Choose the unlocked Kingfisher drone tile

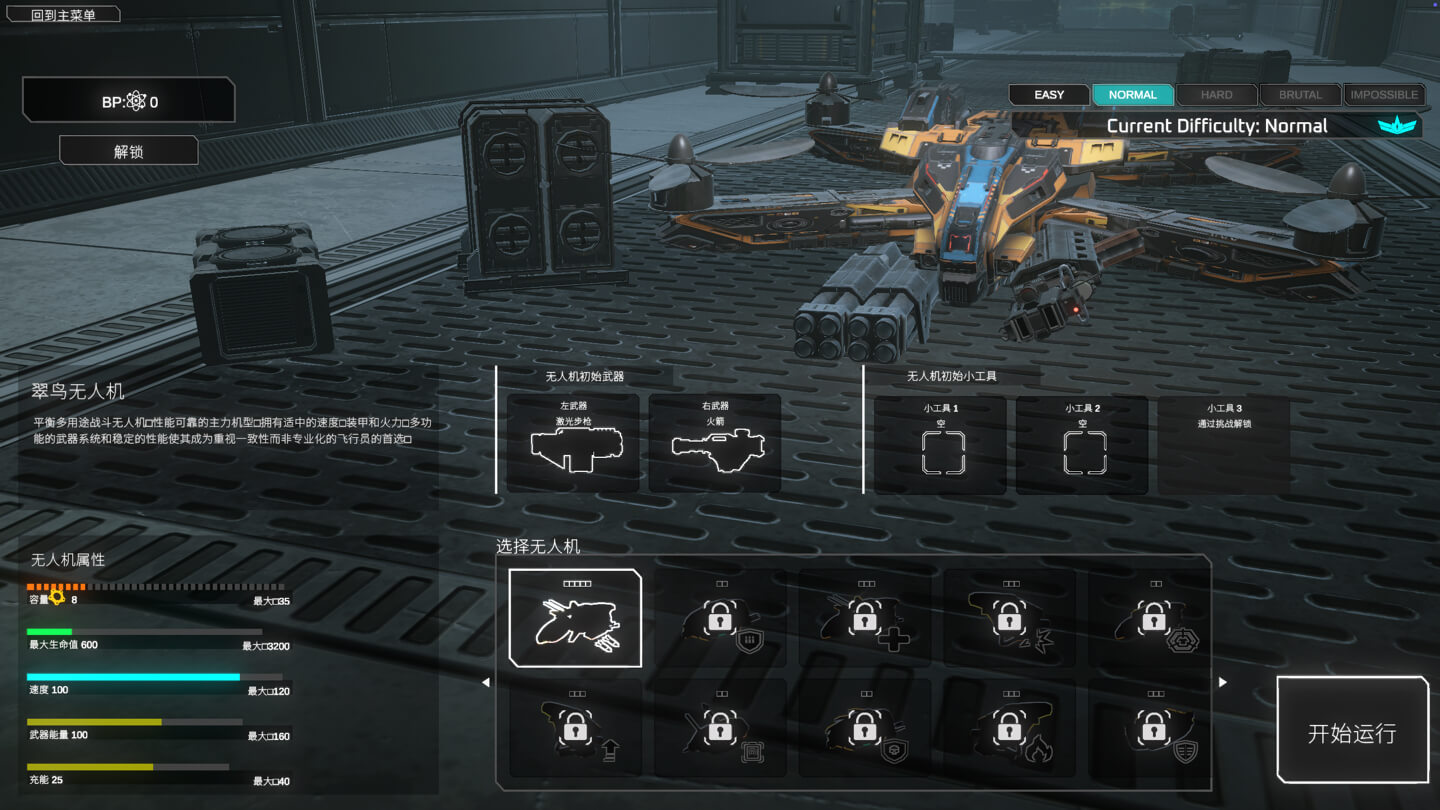pyautogui.click(x=575, y=618)
